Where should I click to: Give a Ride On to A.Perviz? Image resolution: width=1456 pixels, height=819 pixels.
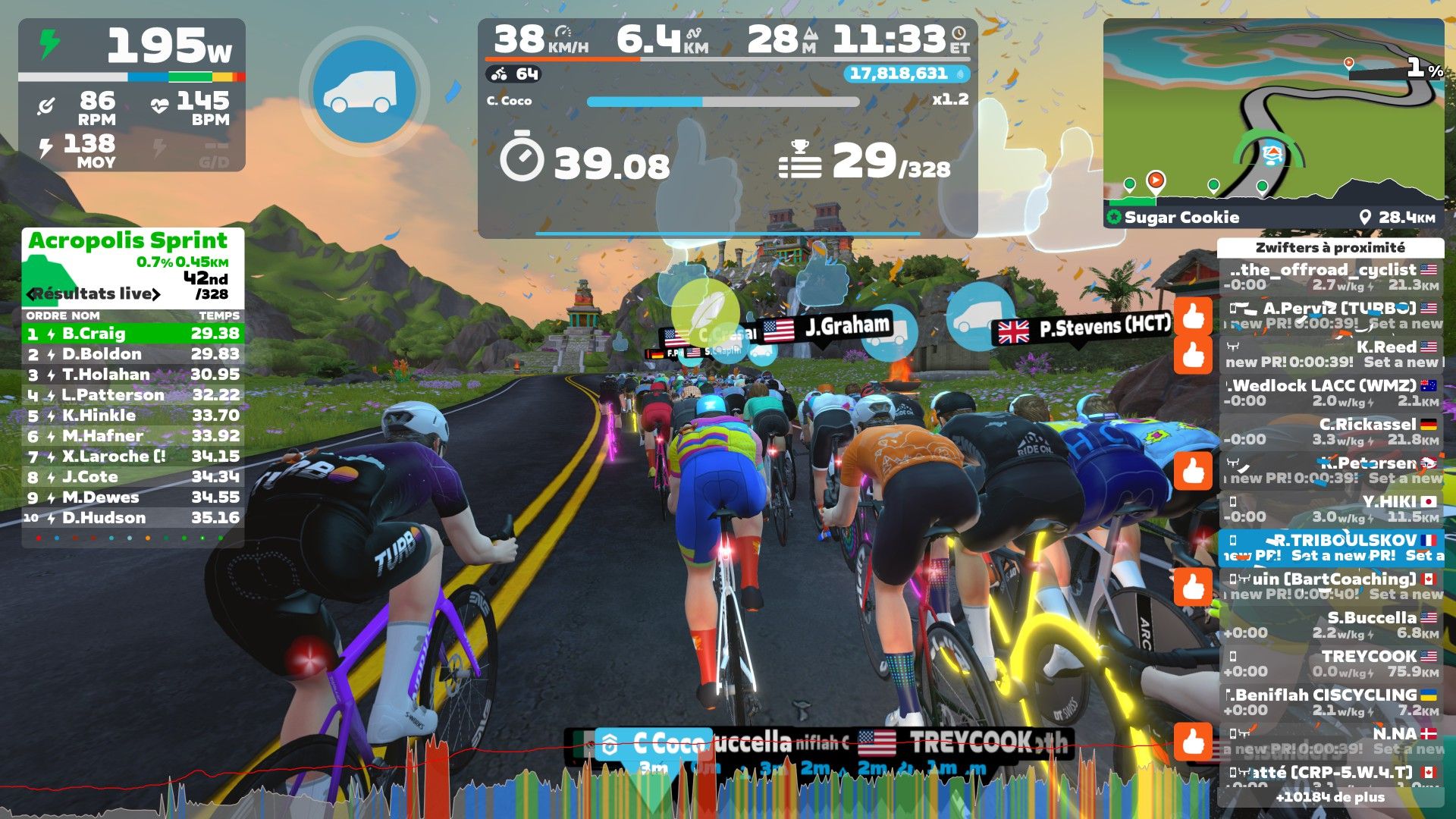click(1194, 316)
